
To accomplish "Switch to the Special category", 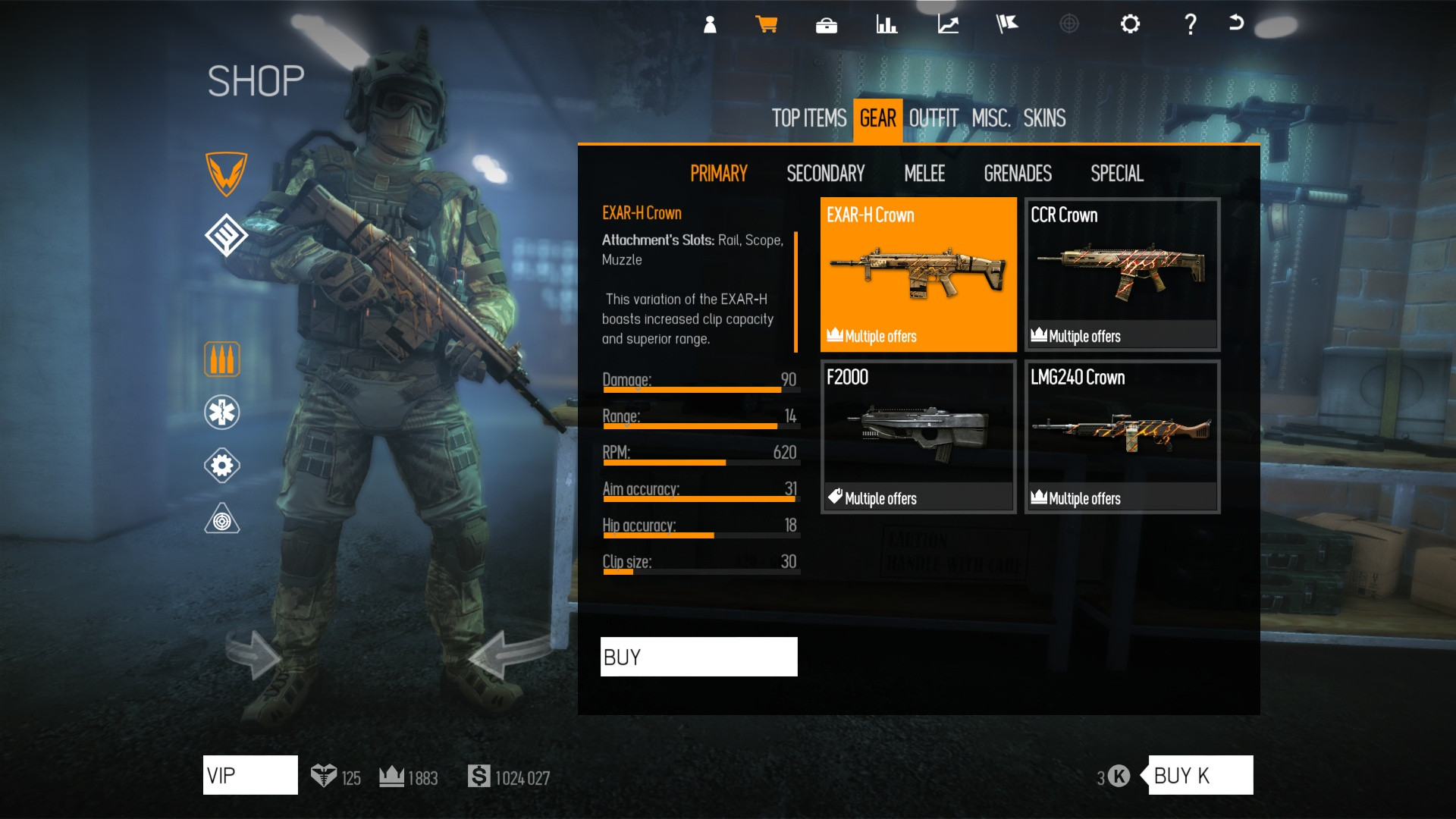I will click(x=1117, y=174).
